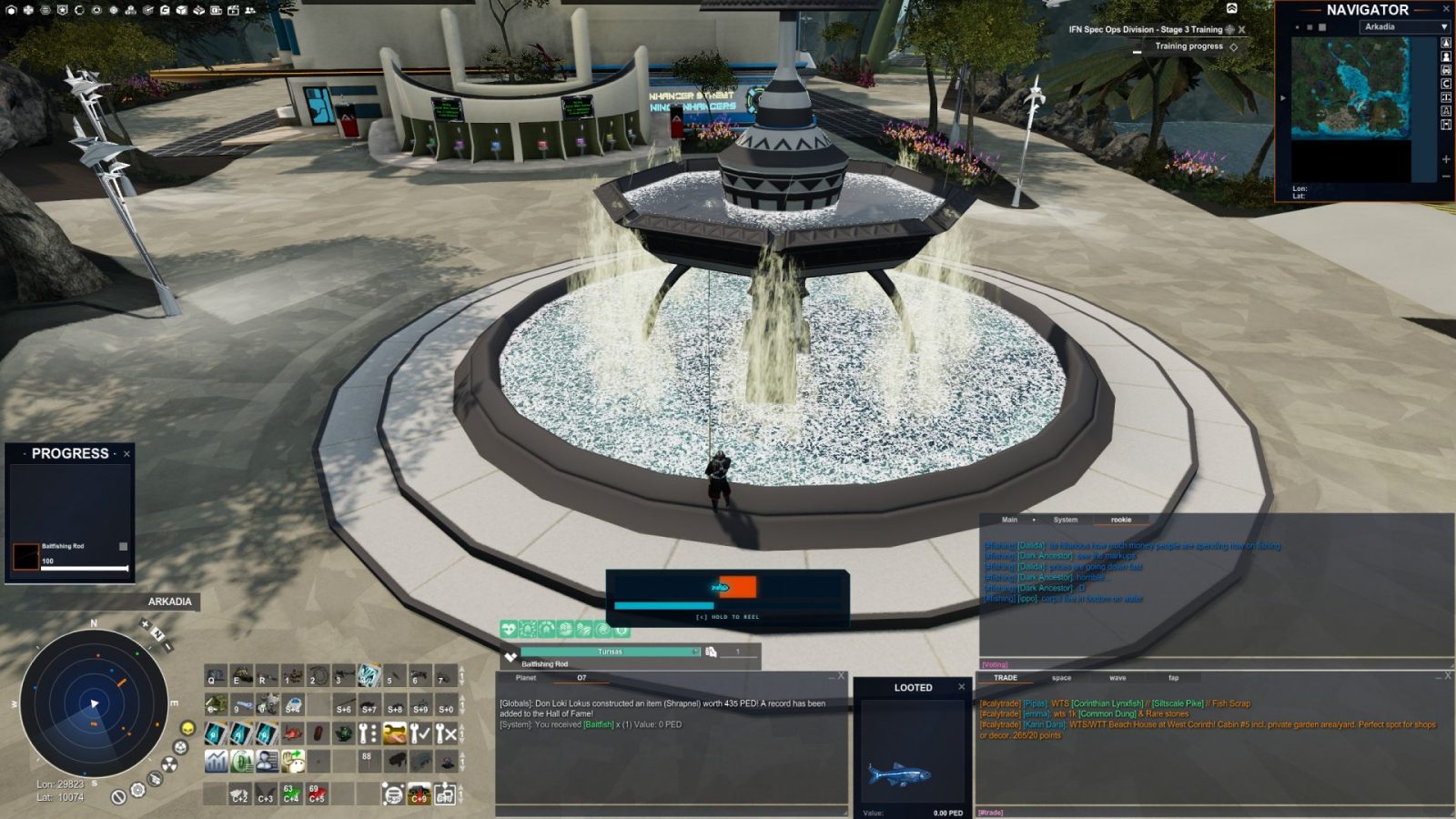The height and width of the screenshot is (819, 1456).
Task: Select the wrench tool icon in the action bar
Action: click(368, 733)
